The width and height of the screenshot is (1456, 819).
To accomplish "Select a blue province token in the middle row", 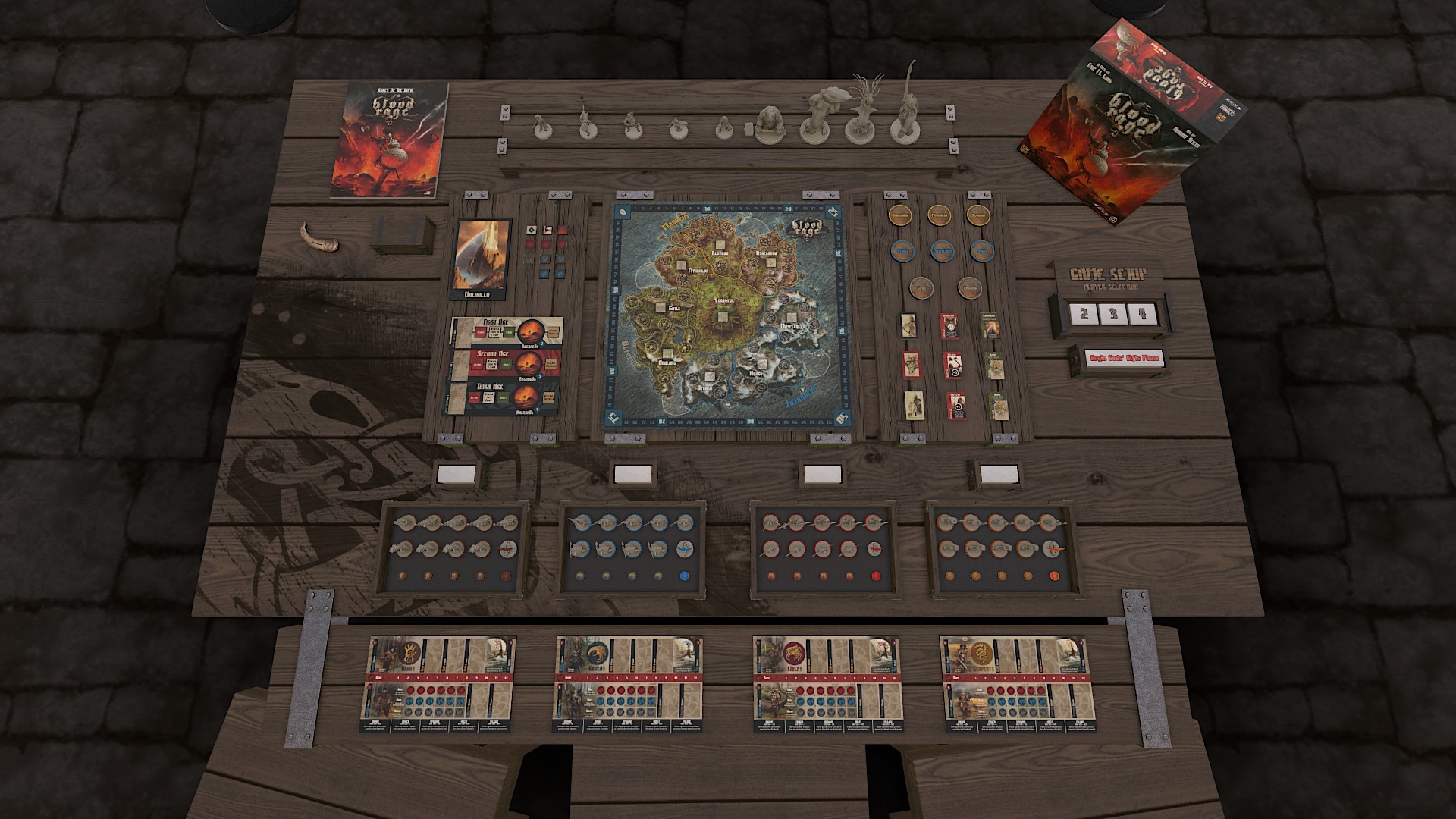I will (x=943, y=253).
